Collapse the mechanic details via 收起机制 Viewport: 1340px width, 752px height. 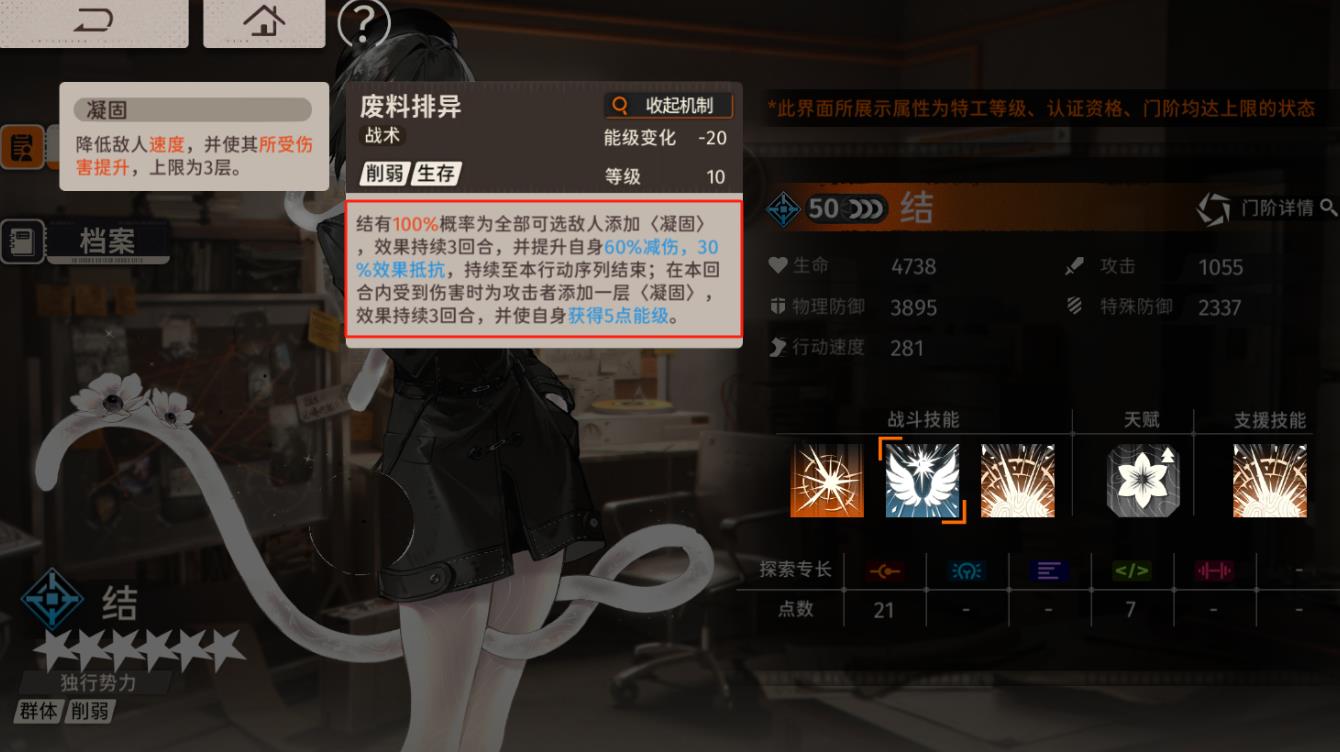tap(668, 104)
